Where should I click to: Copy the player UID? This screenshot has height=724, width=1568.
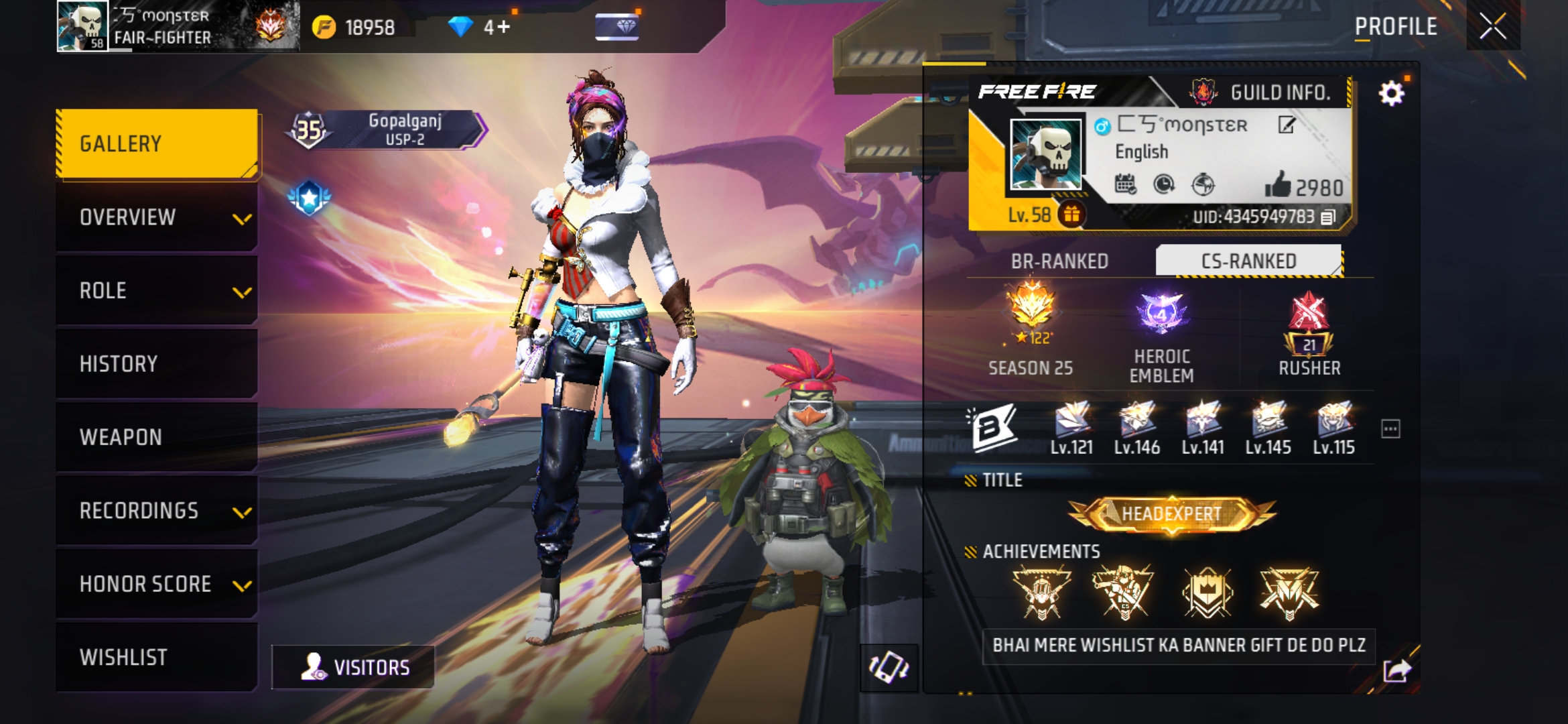1328,217
